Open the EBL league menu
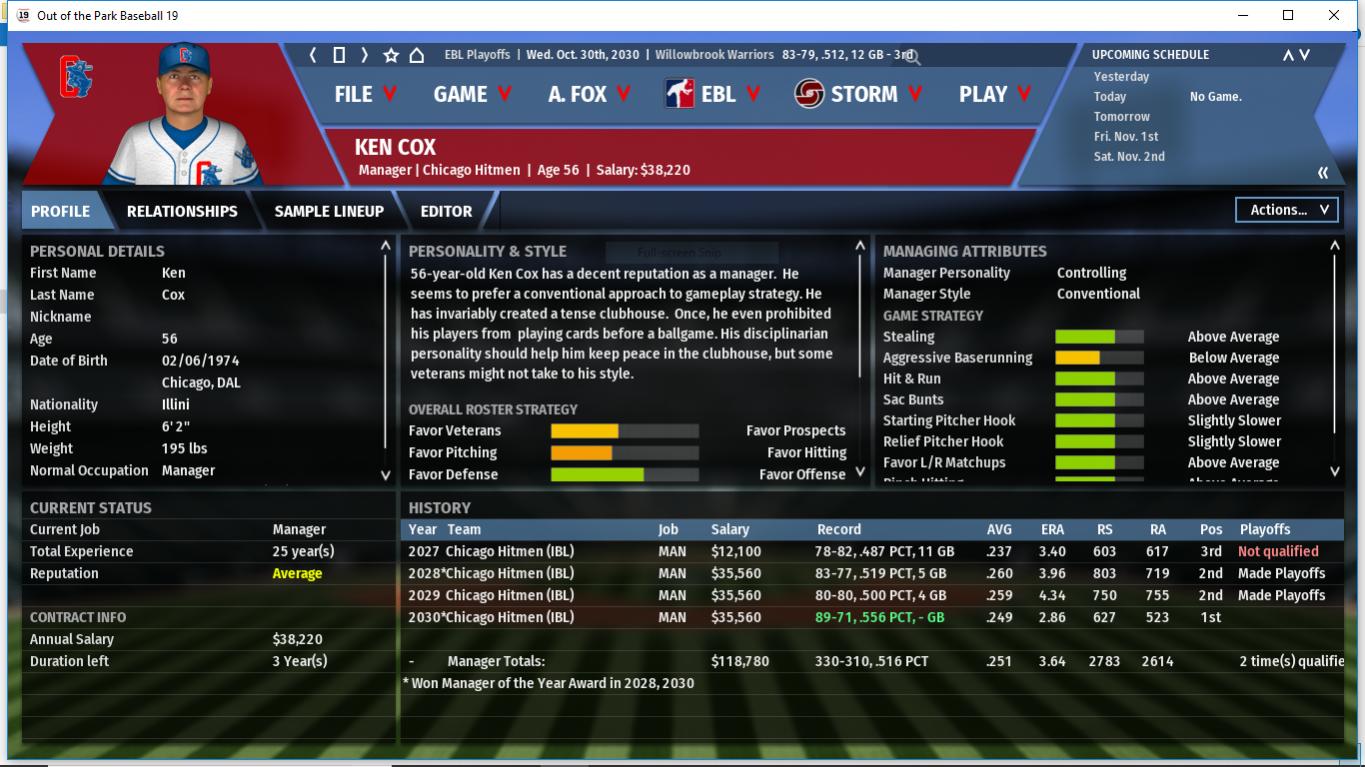Image resolution: width=1365 pixels, height=767 pixels. pyautogui.click(x=713, y=94)
